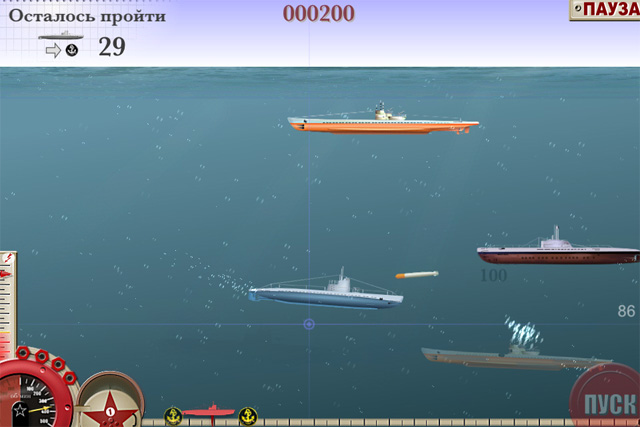Fire a torpedo with the red ПУСК button
The image size is (640, 427).
[x=607, y=402]
